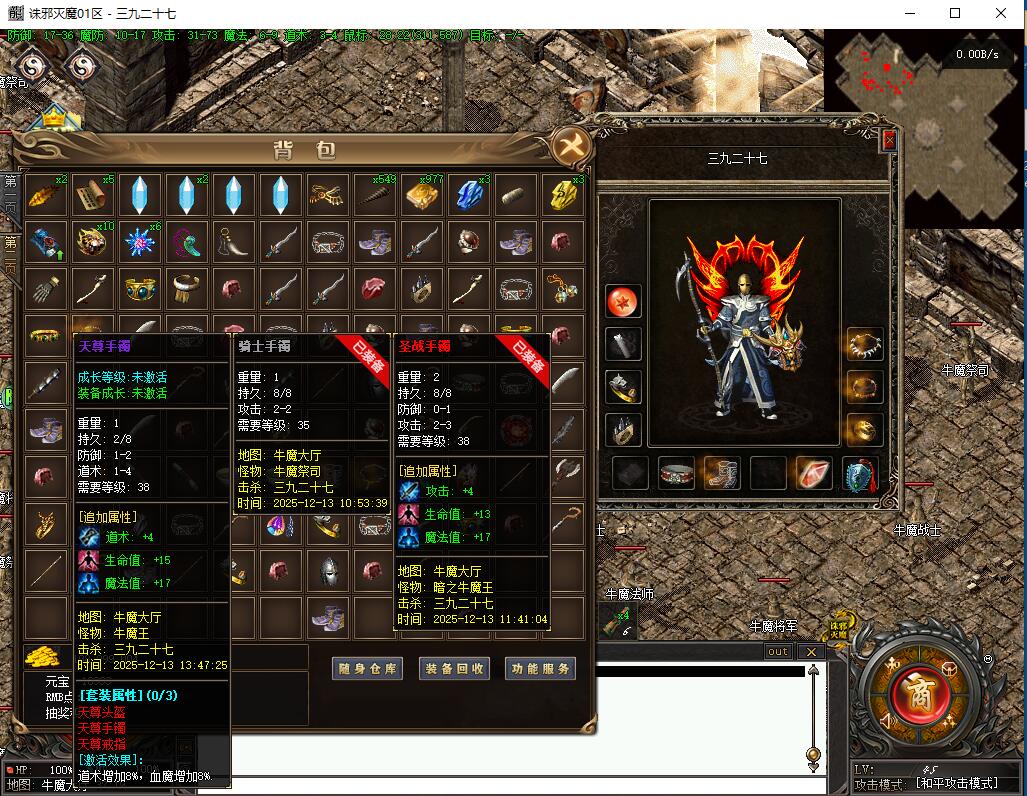Select the scroll stack with x5
Screen dimensions: 1027x796
92,195
